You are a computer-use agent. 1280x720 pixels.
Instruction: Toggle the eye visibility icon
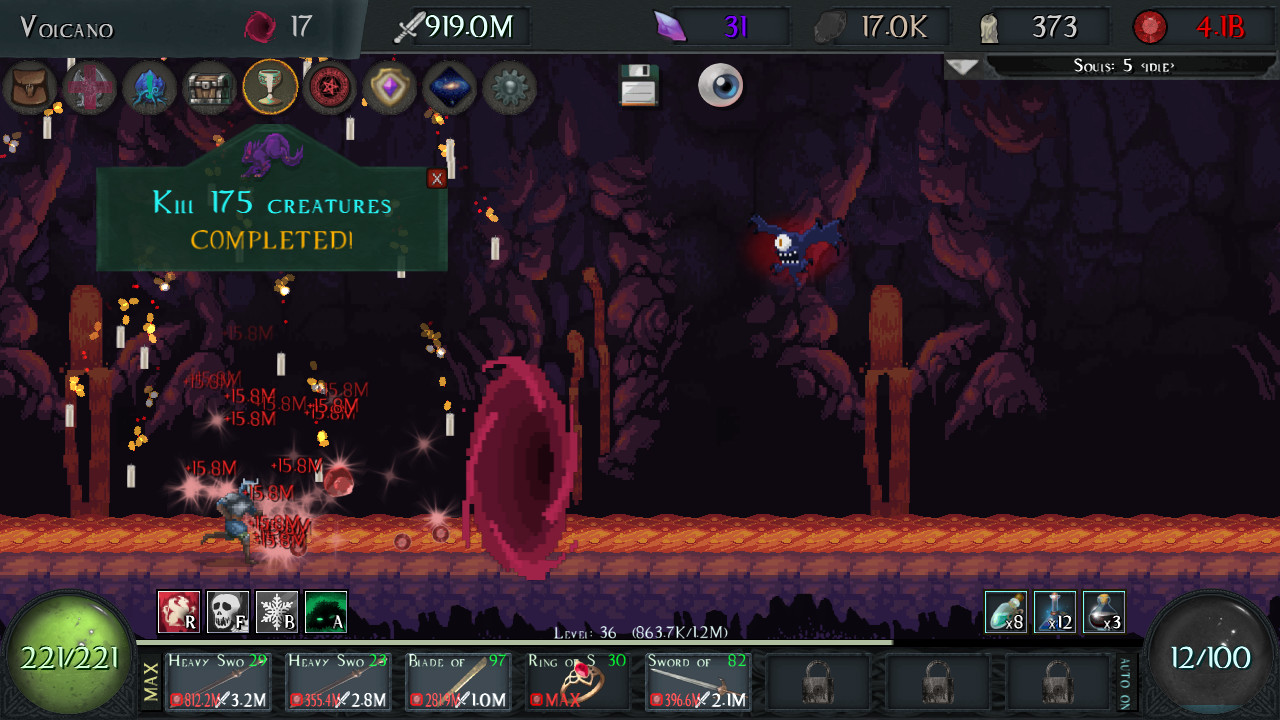pos(720,86)
